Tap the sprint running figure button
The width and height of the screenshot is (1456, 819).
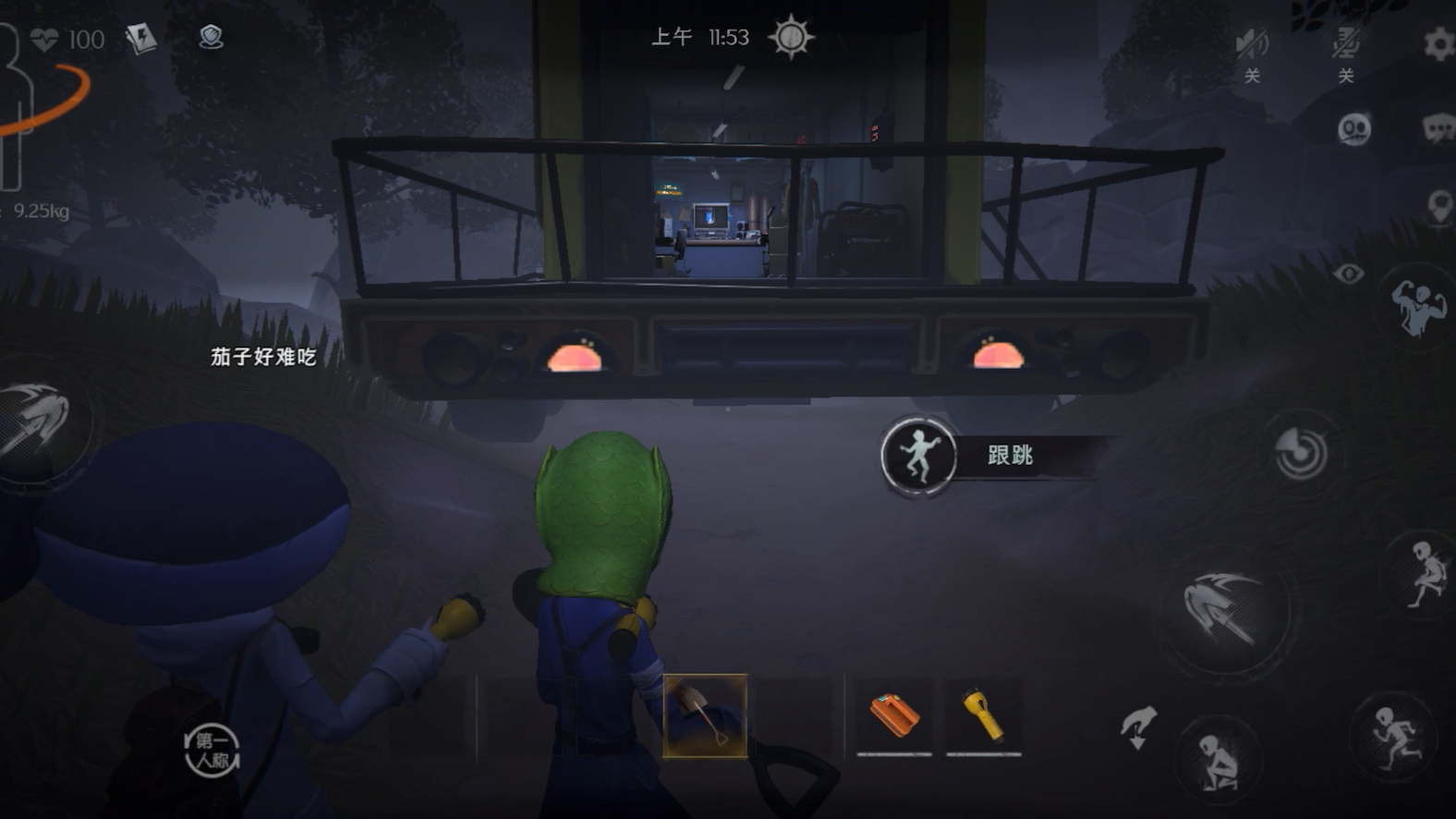(x=1394, y=737)
